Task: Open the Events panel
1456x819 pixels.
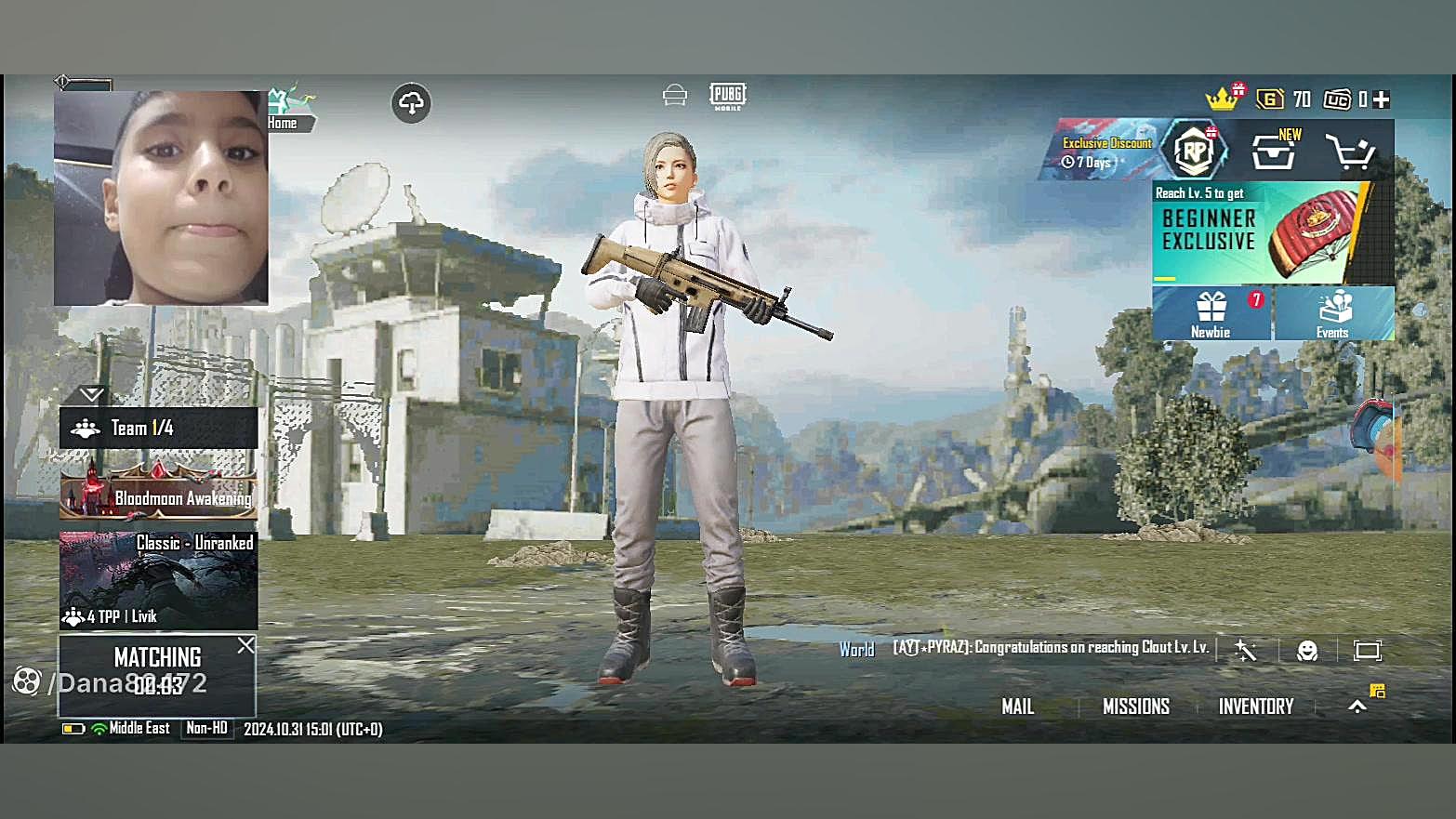Action: (x=1333, y=313)
